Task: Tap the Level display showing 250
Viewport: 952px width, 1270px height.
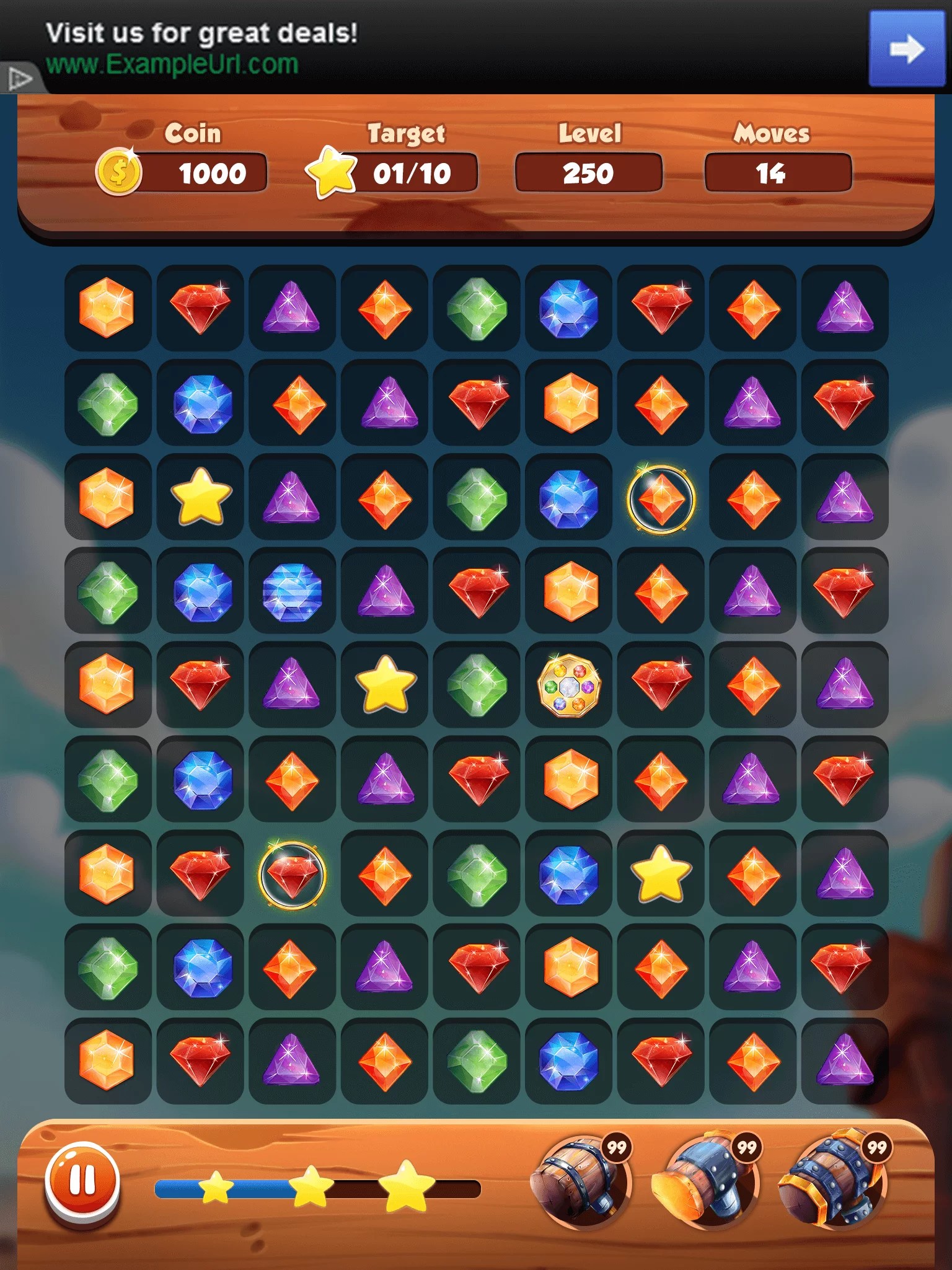Action: coord(589,173)
